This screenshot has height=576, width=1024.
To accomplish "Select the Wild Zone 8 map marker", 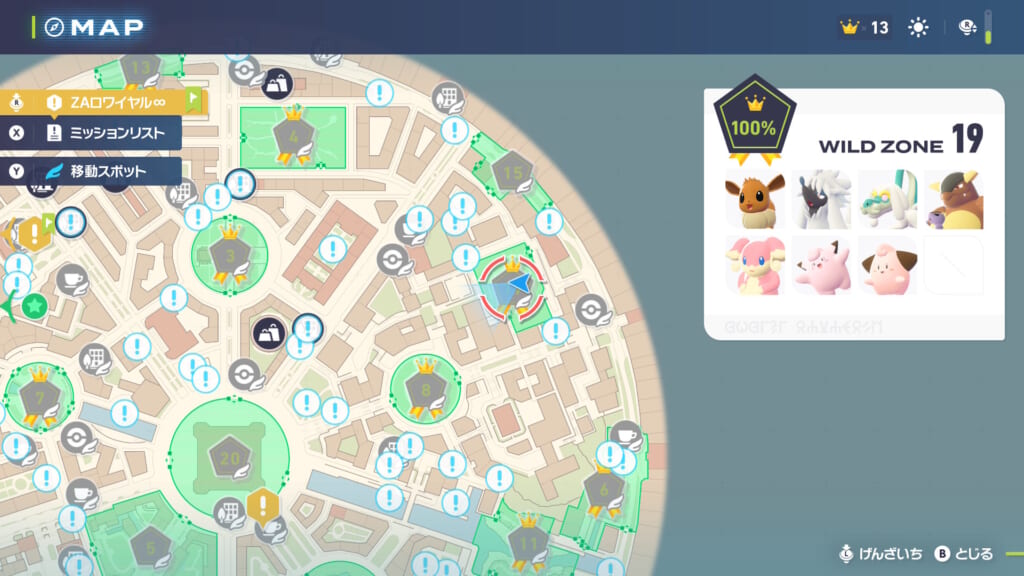I will (425, 388).
